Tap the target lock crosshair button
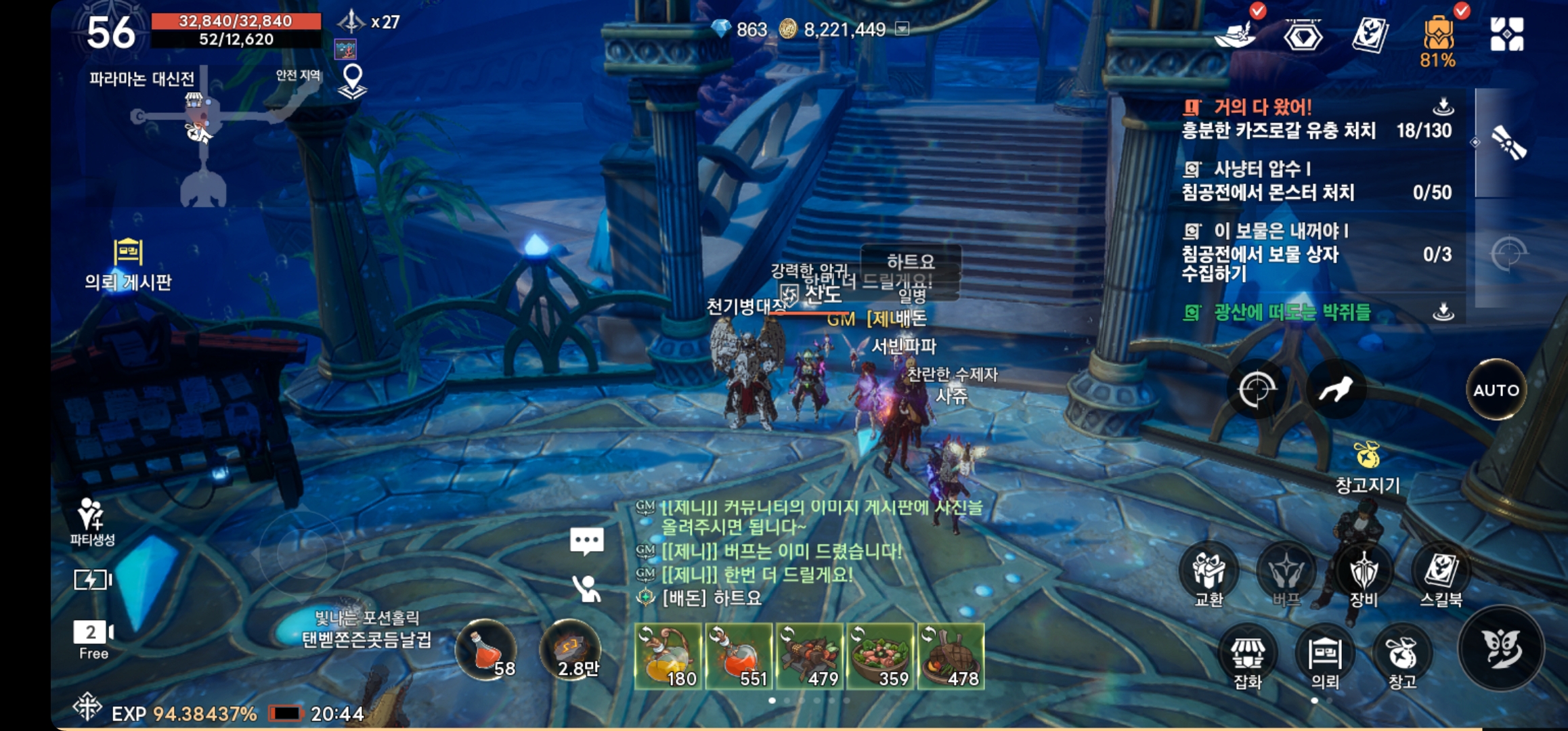The image size is (1568, 731). click(x=1257, y=390)
